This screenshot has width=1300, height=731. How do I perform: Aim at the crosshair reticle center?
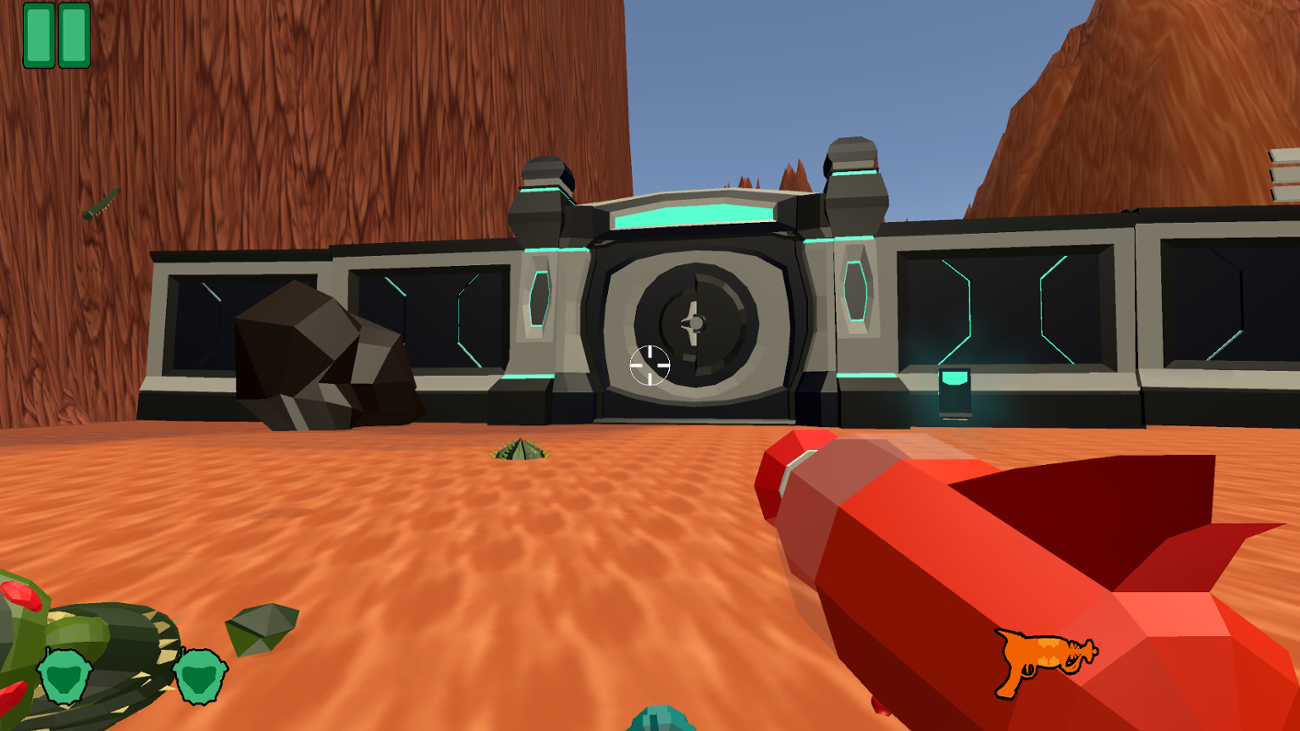click(x=650, y=366)
